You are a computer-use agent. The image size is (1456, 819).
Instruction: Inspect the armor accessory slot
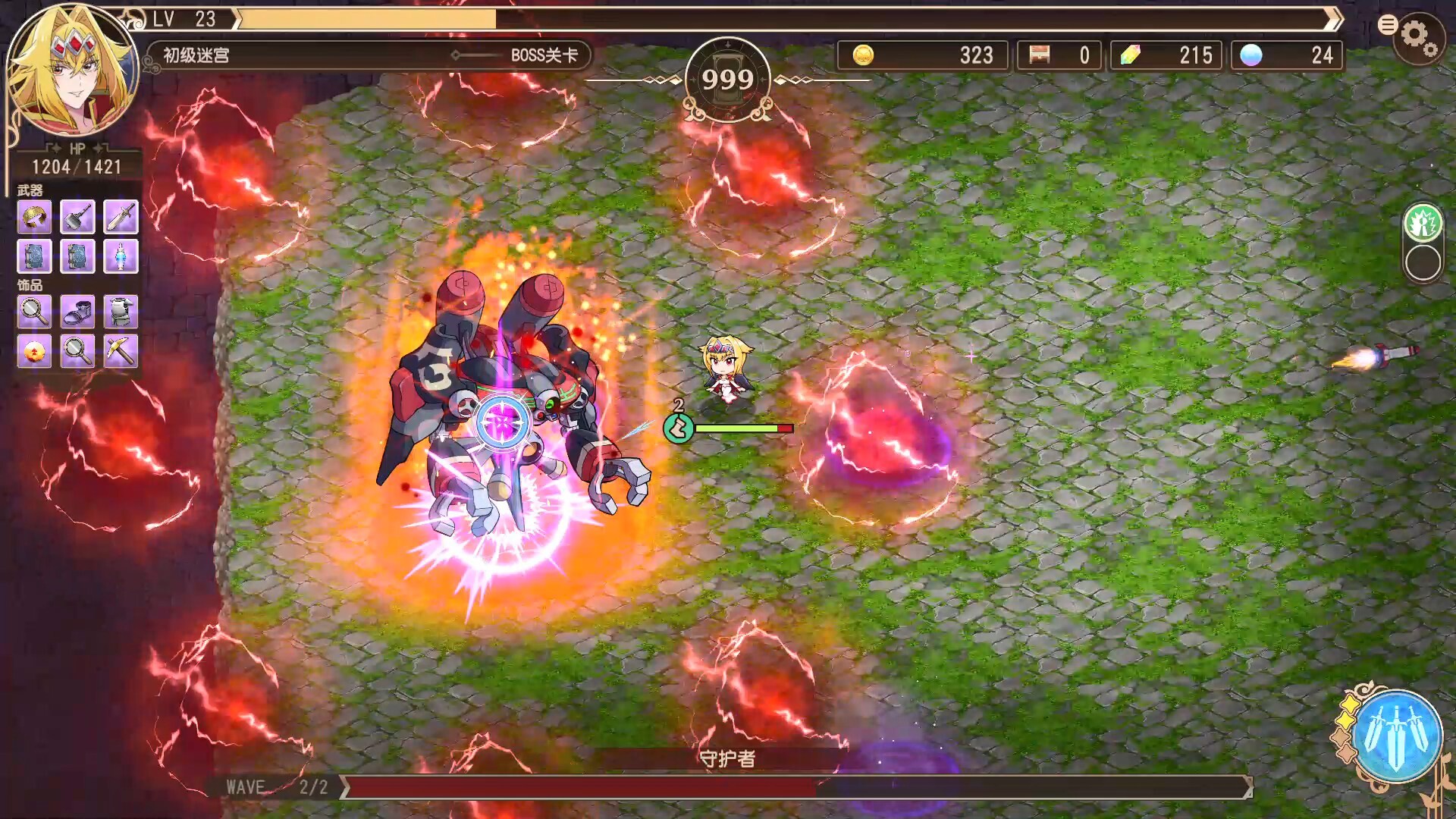(x=122, y=313)
